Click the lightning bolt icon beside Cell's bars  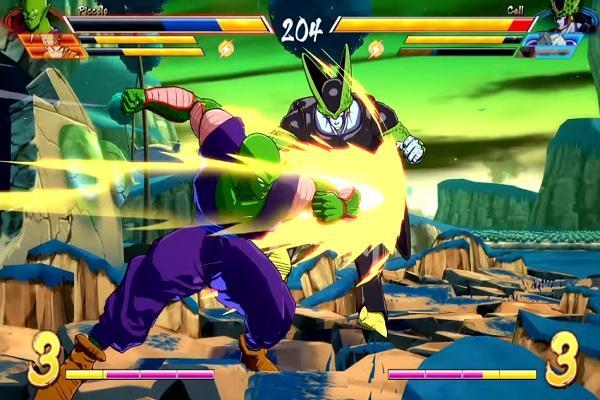point(376,48)
